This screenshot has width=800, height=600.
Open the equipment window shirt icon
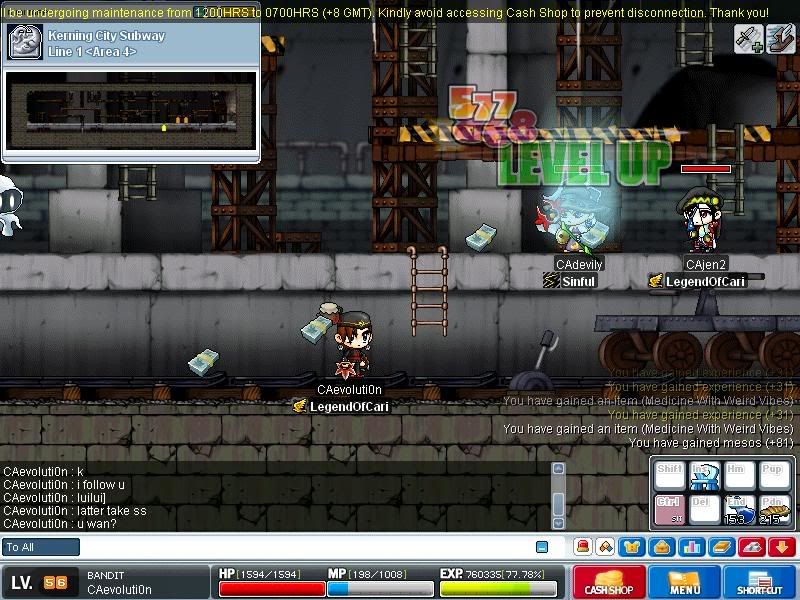point(633,547)
